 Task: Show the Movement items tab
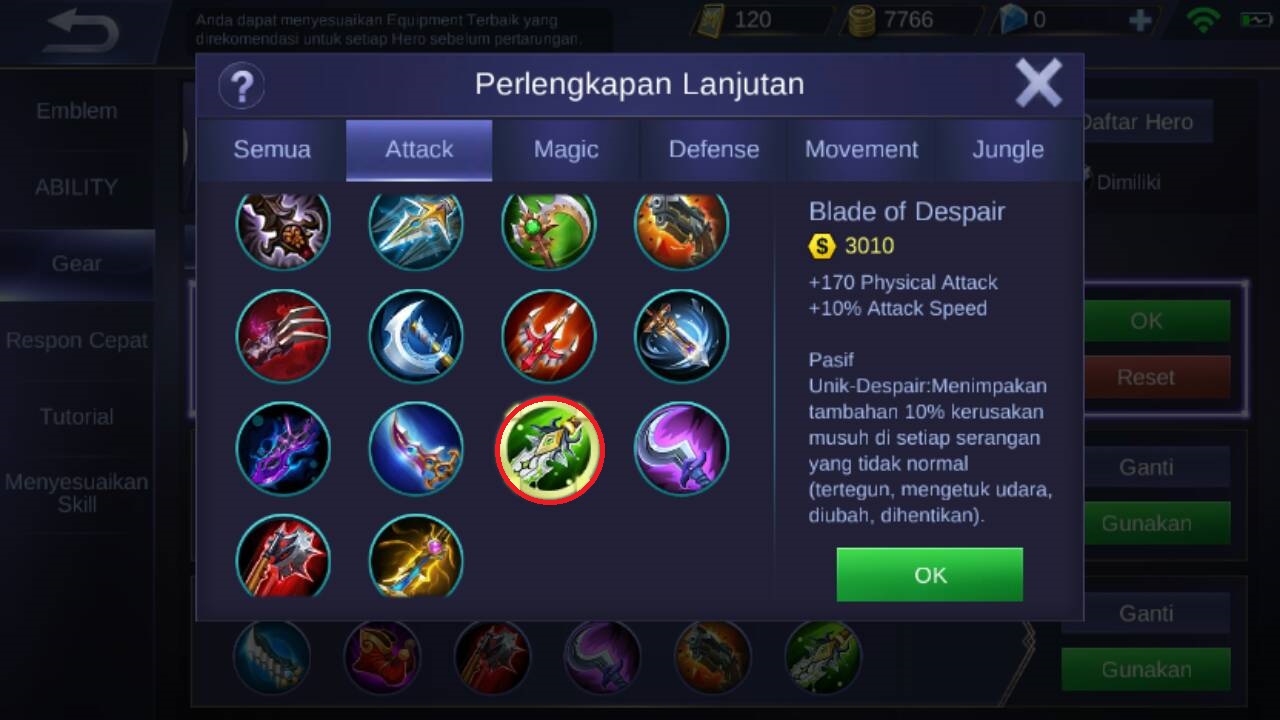pyautogui.click(x=861, y=150)
